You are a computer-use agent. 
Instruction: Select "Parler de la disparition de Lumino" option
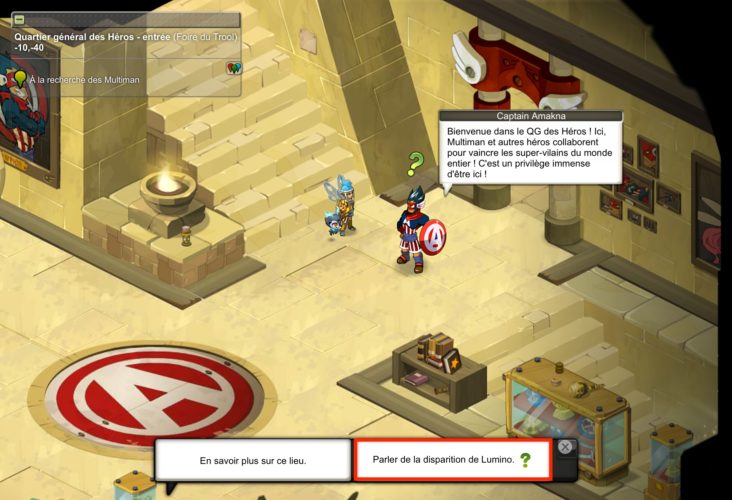(453, 460)
